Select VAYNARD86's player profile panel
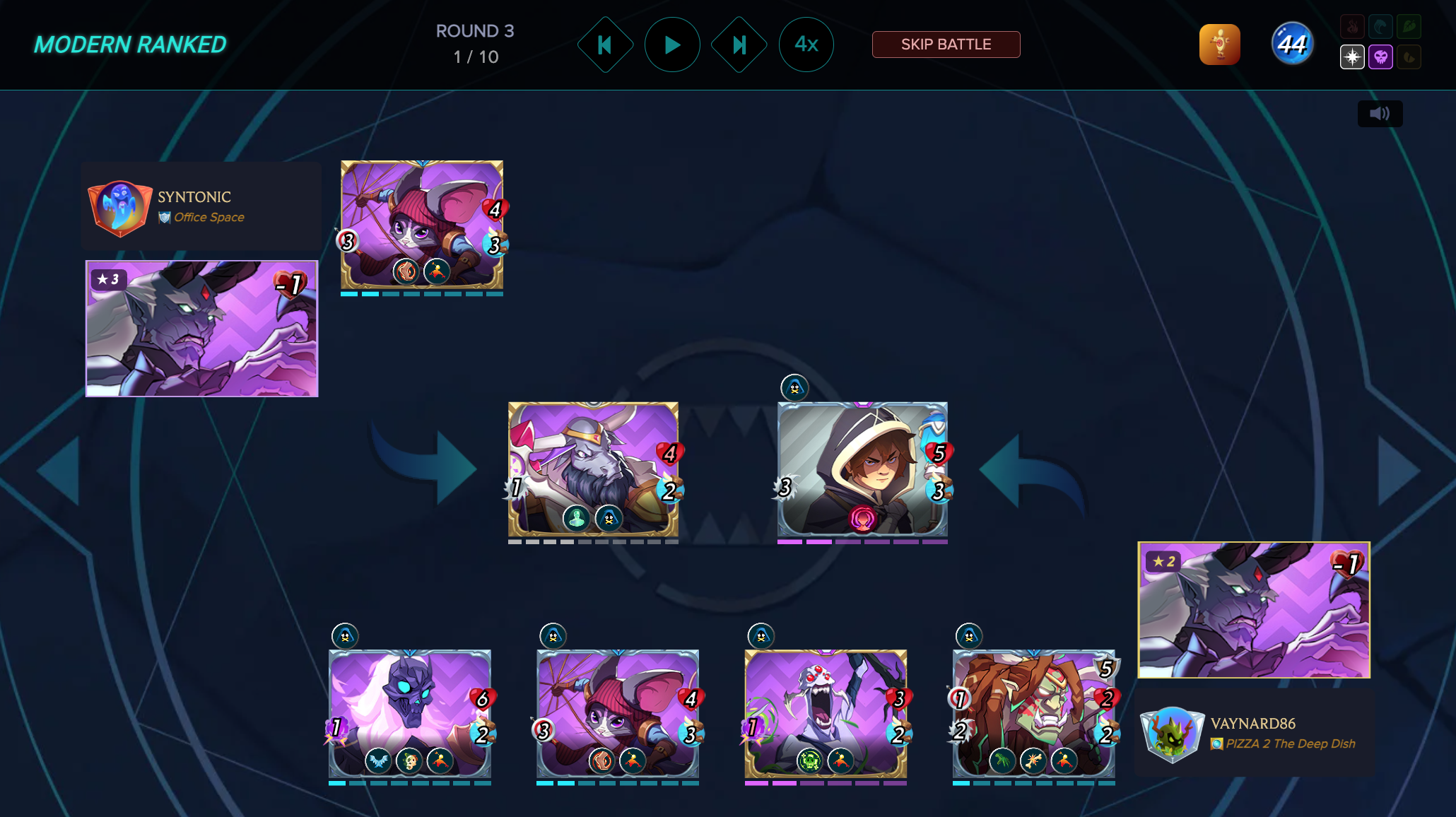The width and height of the screenshot is (1456, 817). click(1255, 733)
